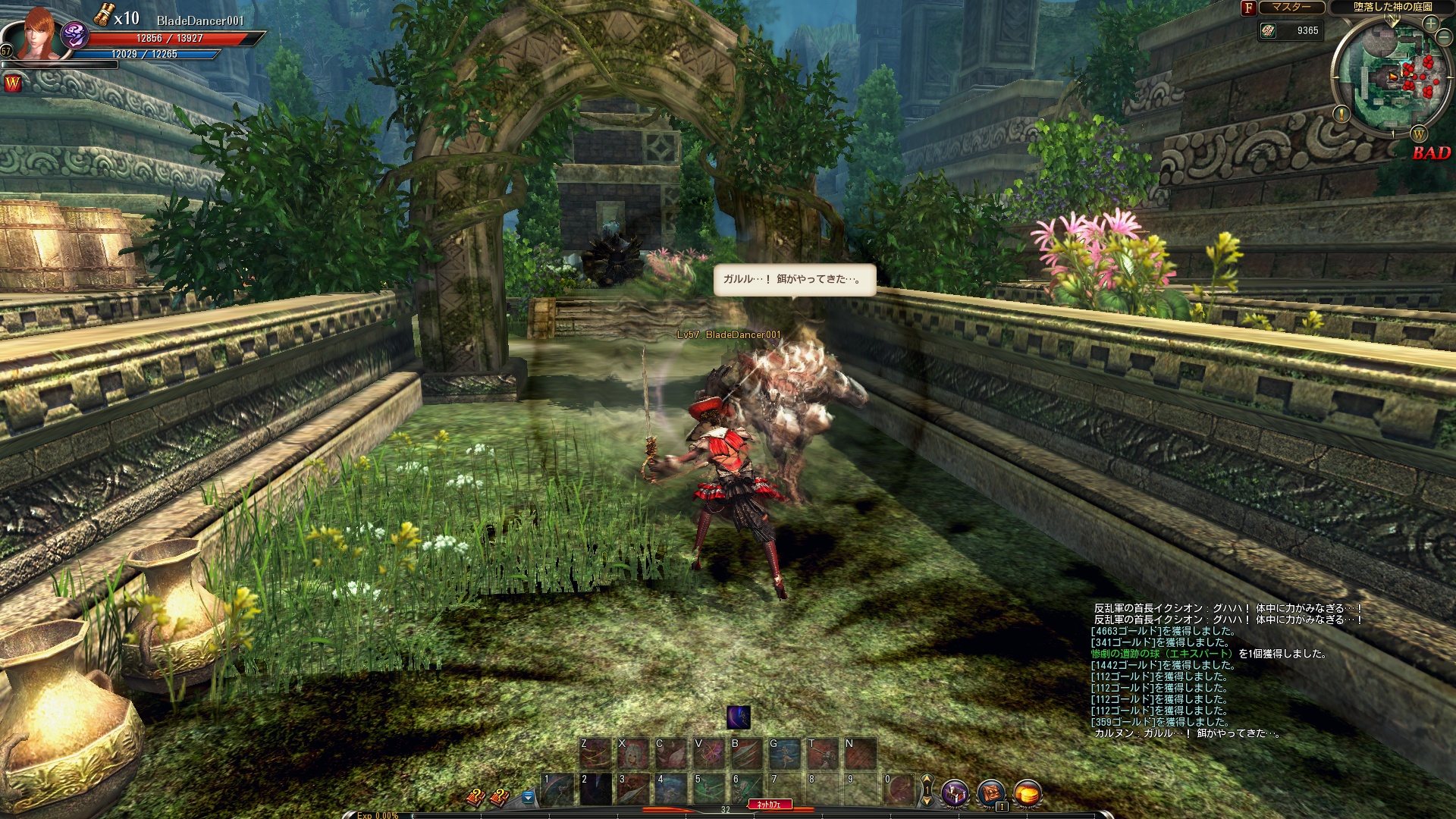
Task: Click the red W buff icon
Action: [12, 83]
